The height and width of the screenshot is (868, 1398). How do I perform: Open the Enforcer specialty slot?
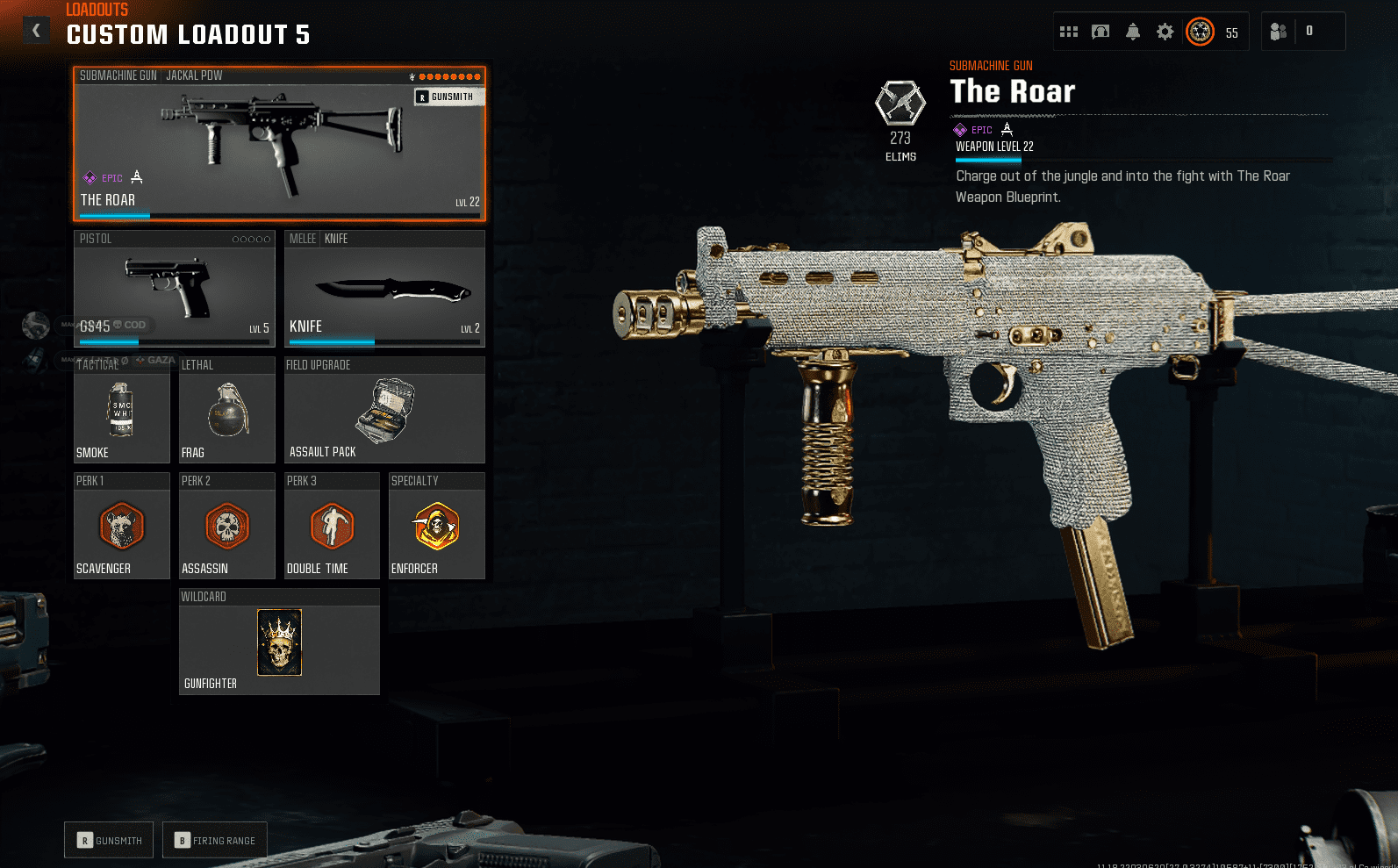click(437, 526)
